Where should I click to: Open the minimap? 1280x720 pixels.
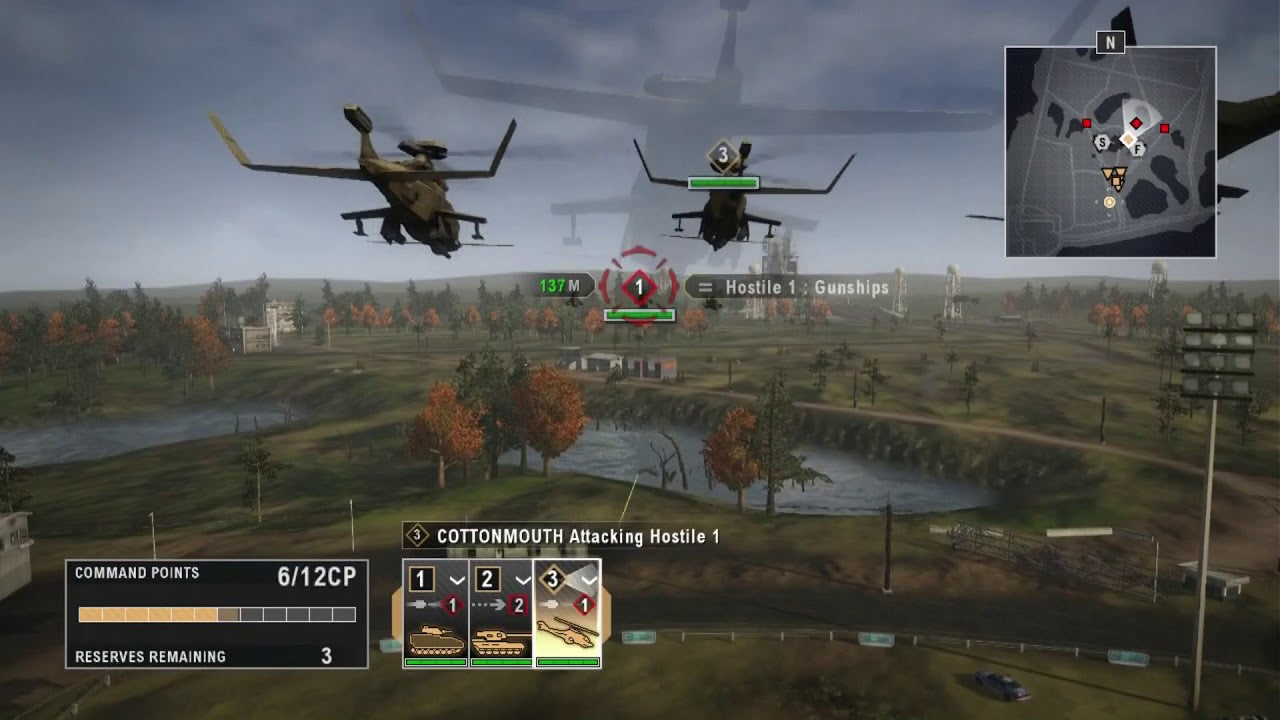(x=1110, y=152)
